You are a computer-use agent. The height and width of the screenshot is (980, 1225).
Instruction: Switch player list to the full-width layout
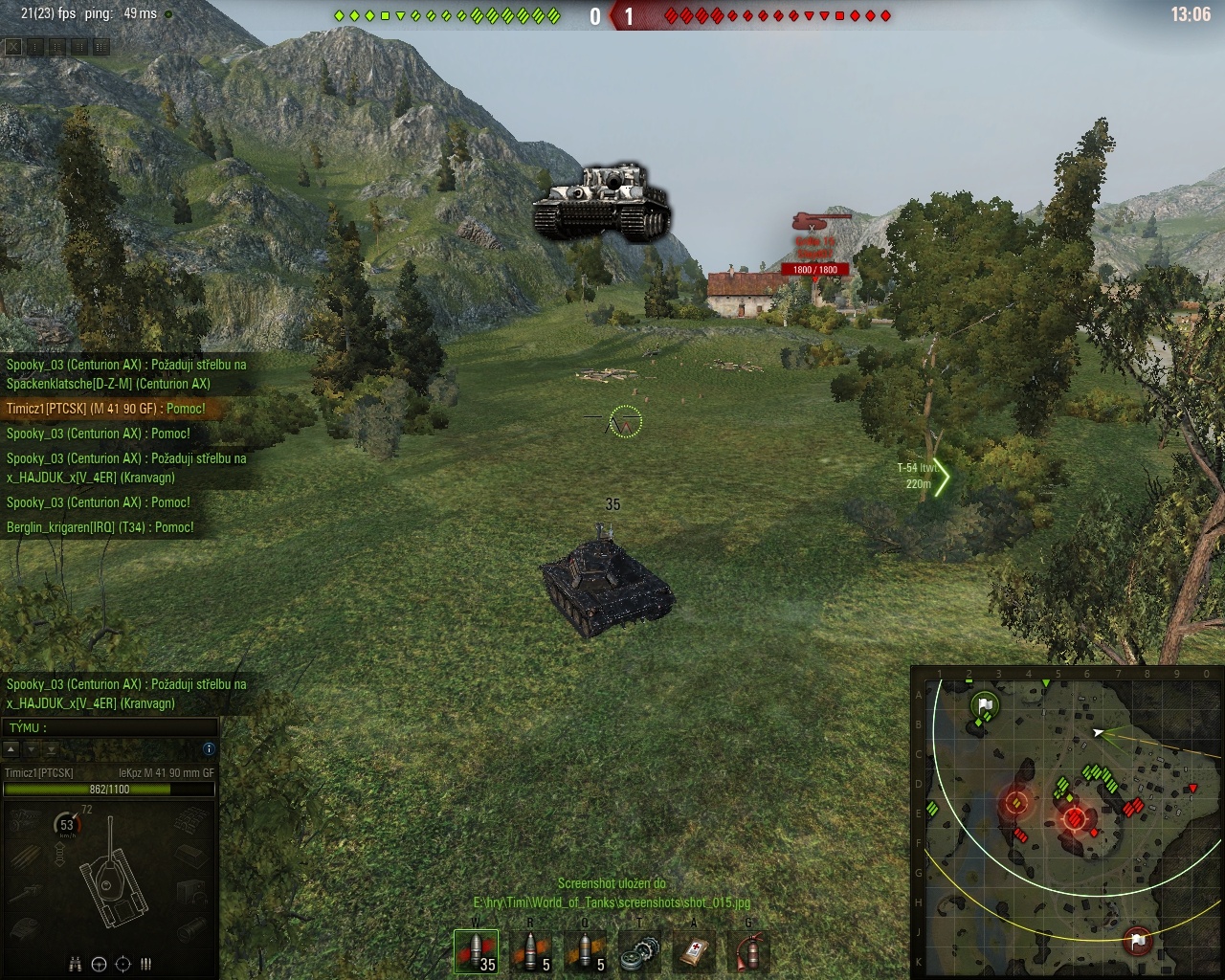click(100, 46)
